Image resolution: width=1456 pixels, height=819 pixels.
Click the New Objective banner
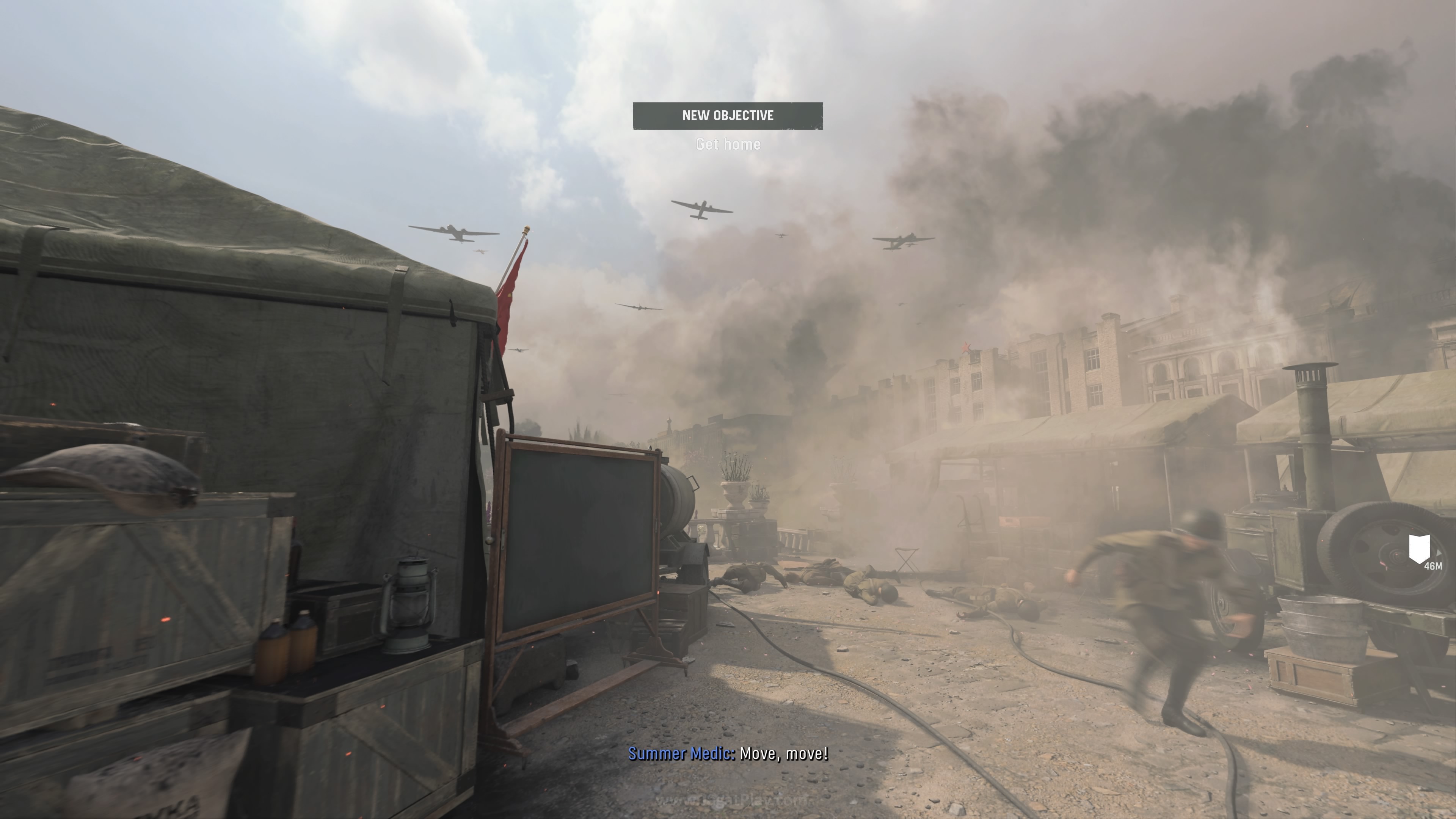tap(728, 116)
